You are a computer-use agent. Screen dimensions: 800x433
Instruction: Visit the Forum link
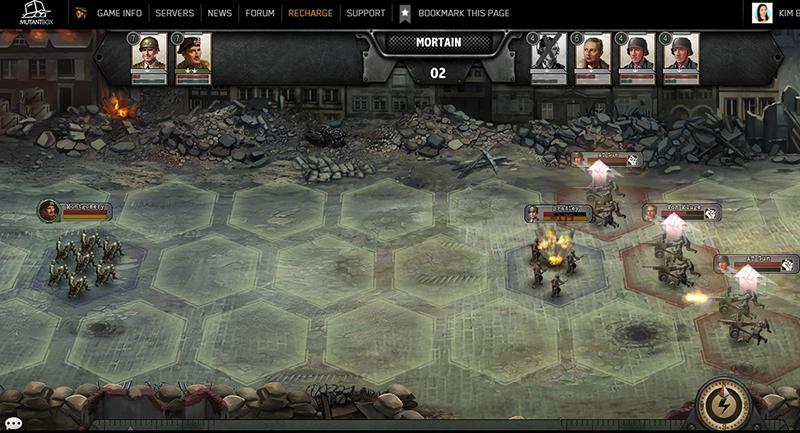click(260, 13)
